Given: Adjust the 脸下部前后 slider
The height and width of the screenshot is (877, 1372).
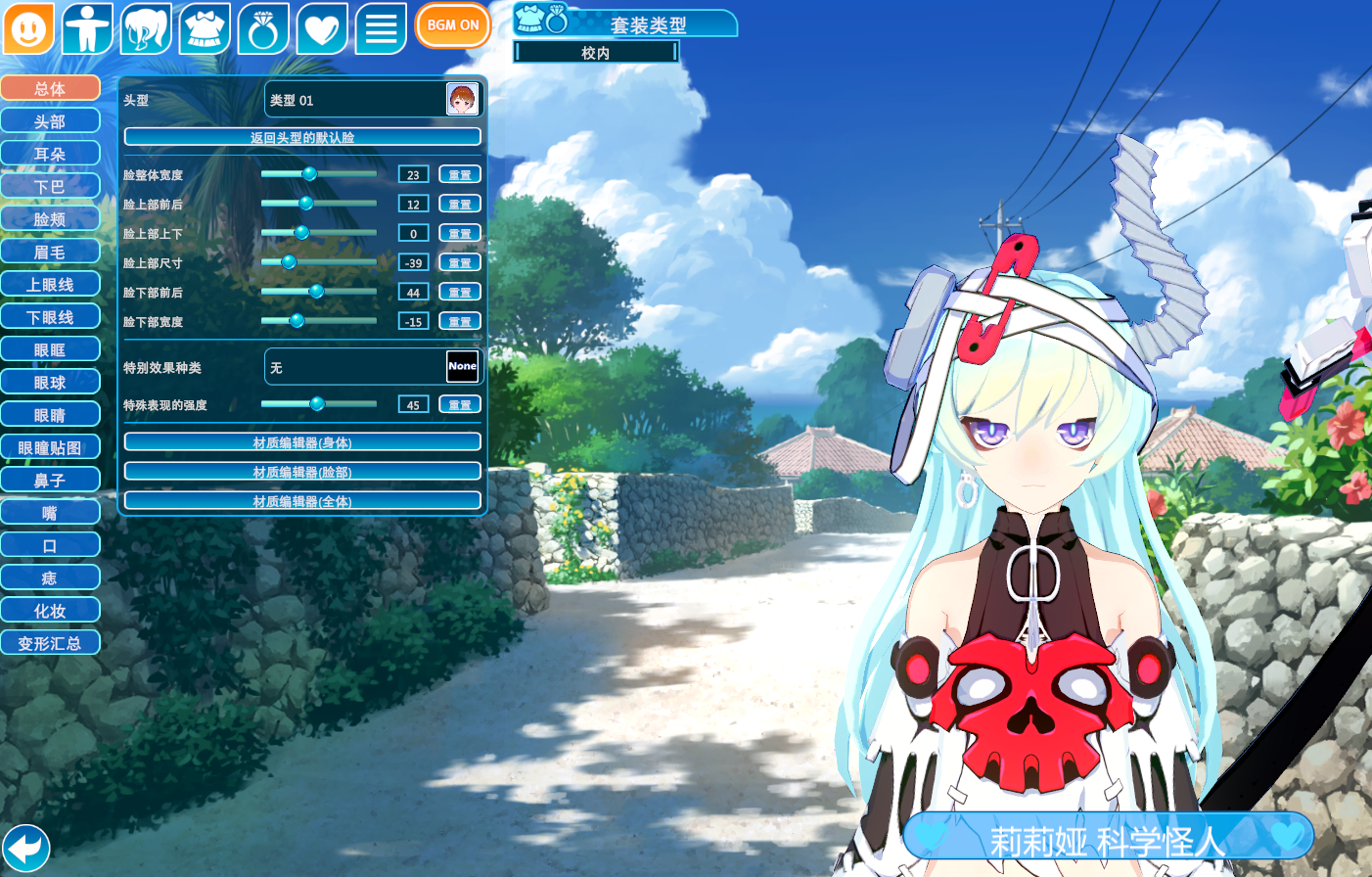Looking at the screenshot, I should (316, 292).
